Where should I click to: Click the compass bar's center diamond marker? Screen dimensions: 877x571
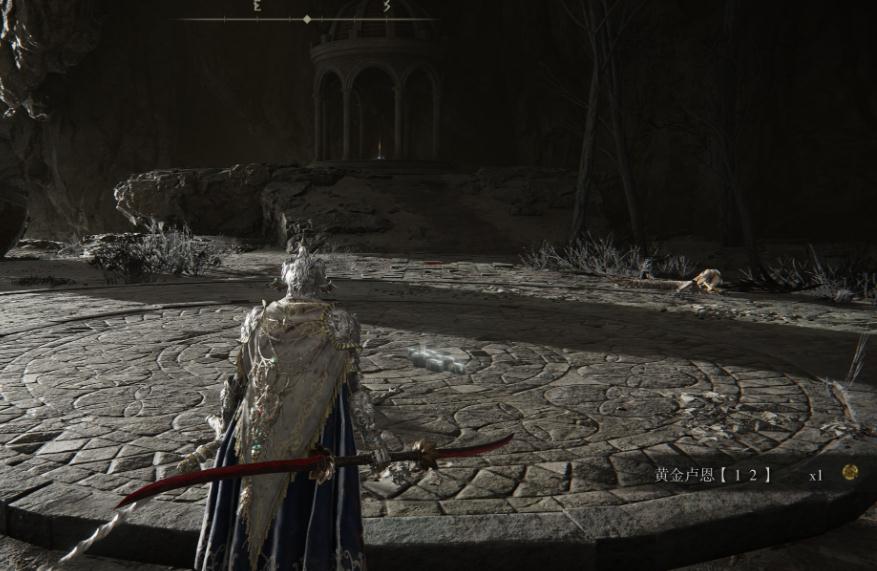tap(307, 19)
